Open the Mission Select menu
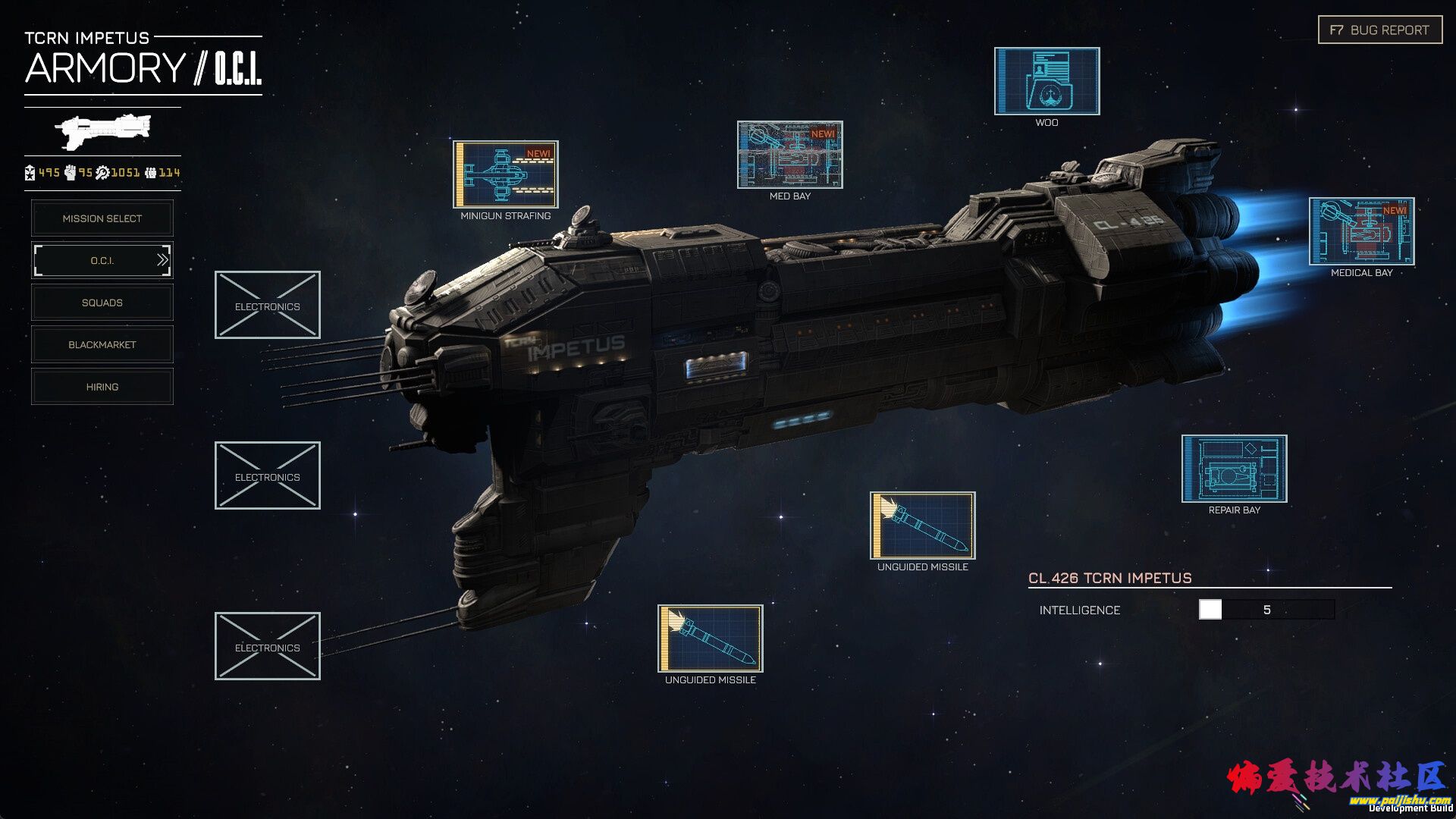This screenshot has width=1456, height=819. [102, 218]
